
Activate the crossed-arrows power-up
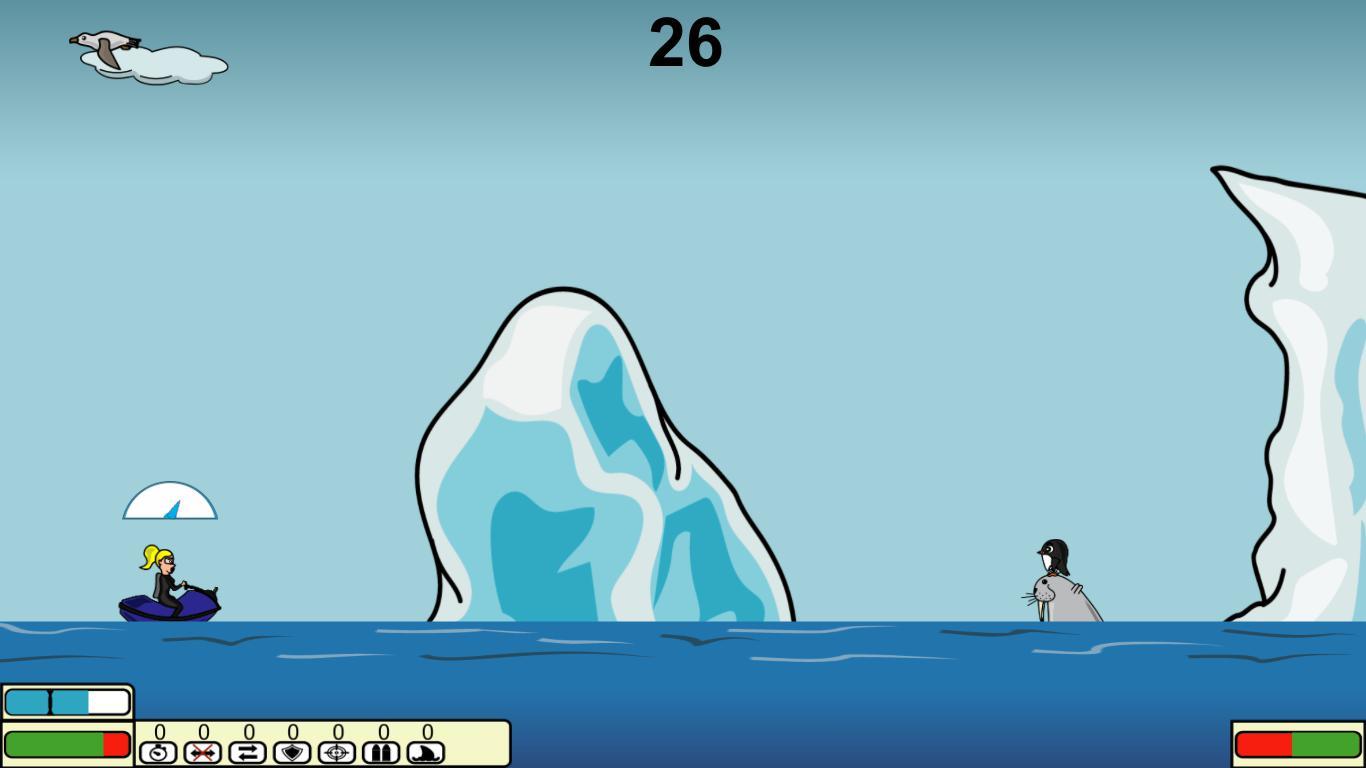202,752
